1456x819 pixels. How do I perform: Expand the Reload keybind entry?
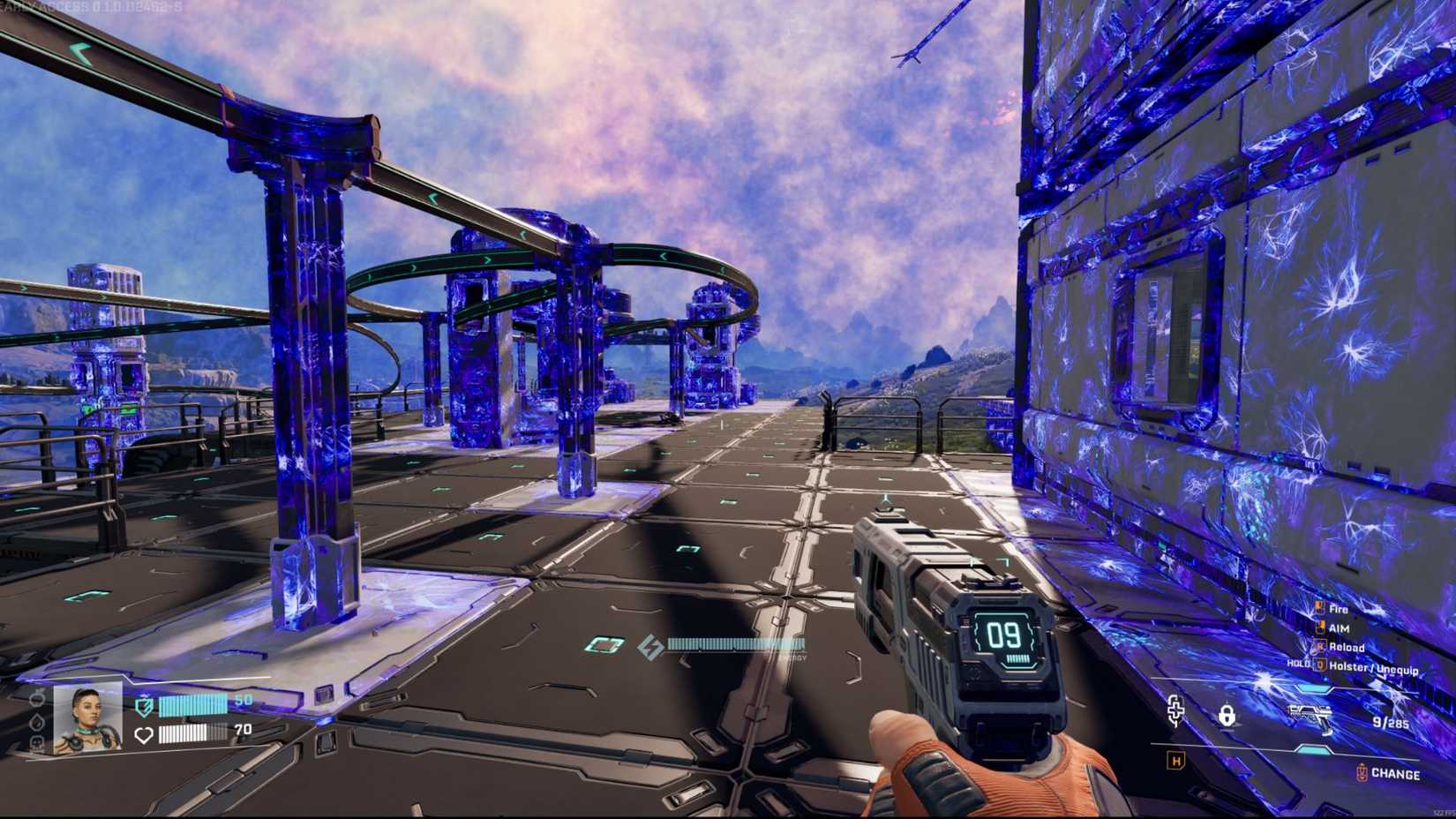(x=1347, y=647)
